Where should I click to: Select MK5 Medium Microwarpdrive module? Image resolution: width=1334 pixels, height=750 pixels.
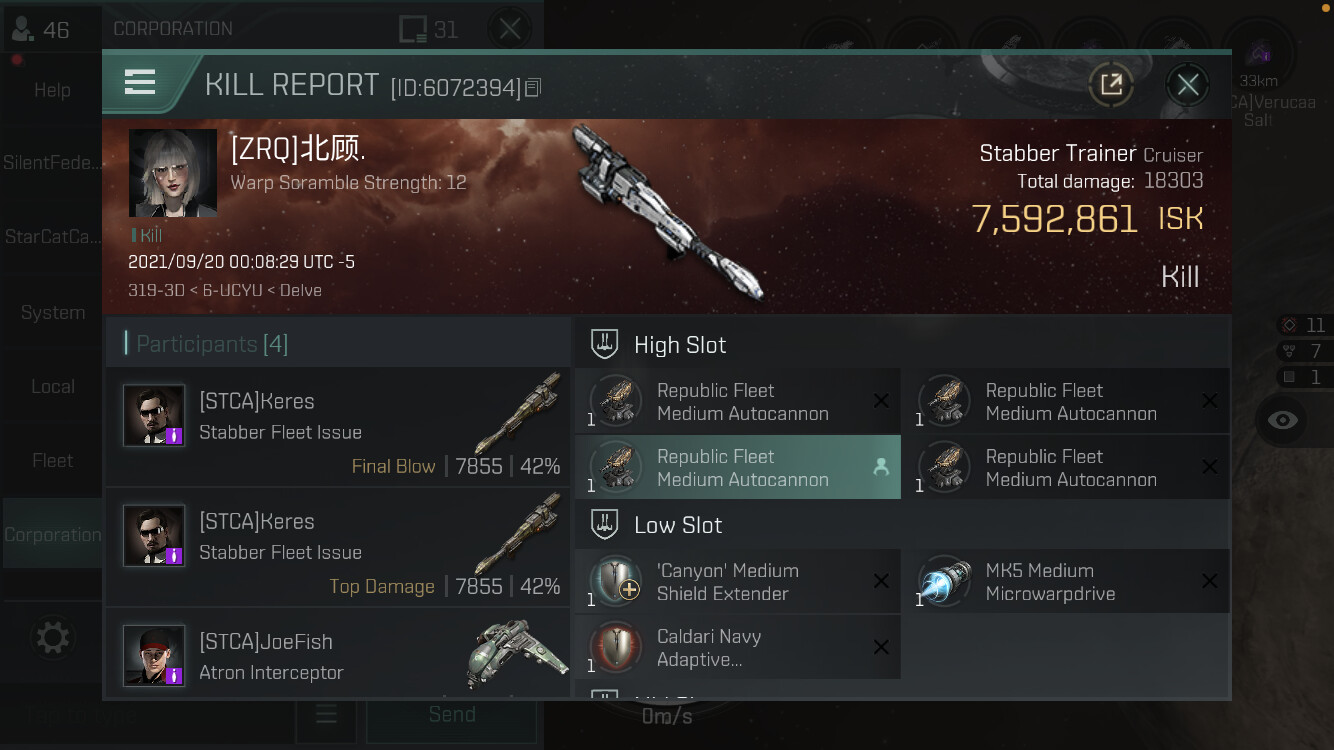tap(1065, 582)
